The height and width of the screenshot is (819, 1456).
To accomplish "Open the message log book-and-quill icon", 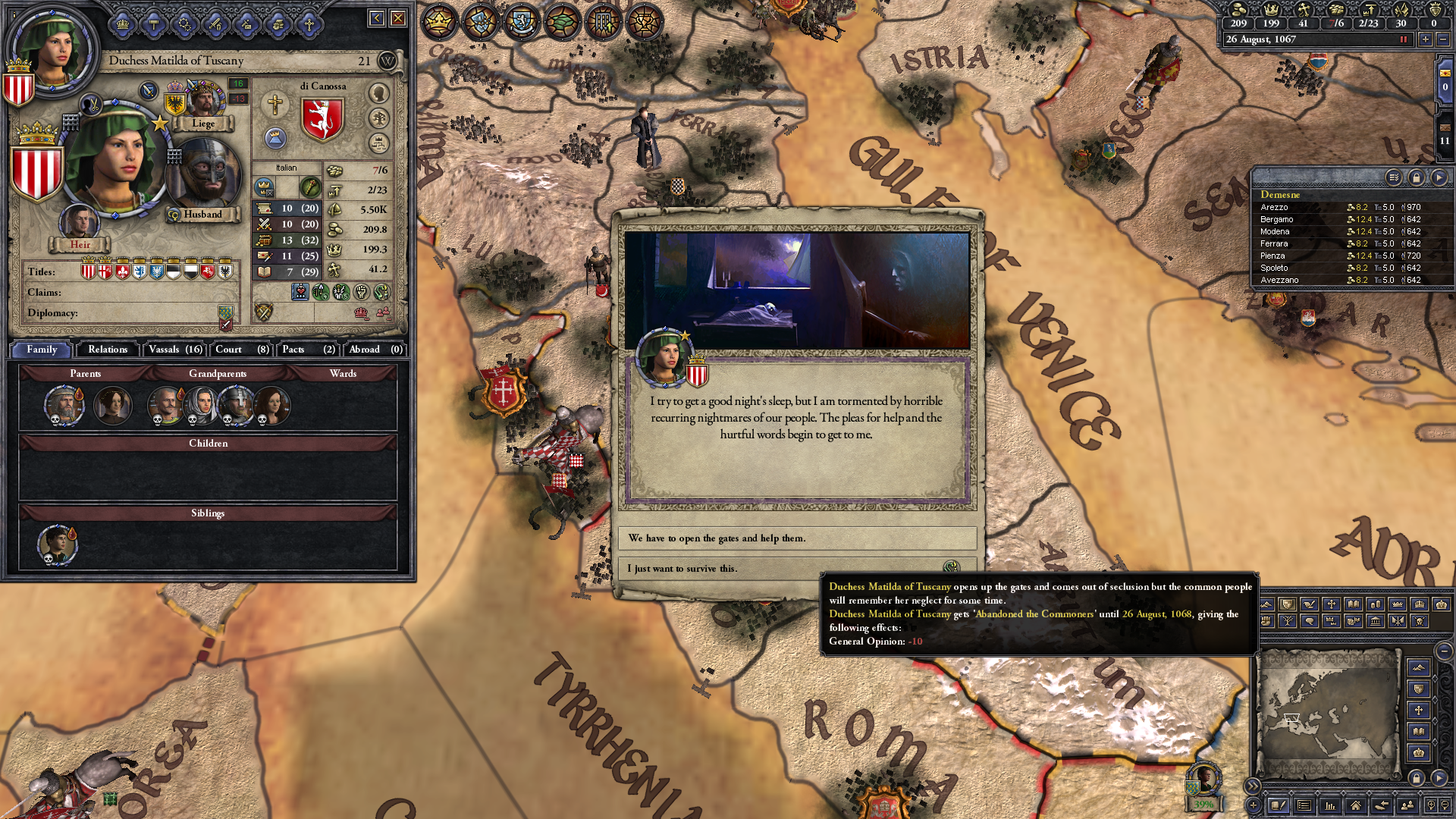I will (1279, 805).
